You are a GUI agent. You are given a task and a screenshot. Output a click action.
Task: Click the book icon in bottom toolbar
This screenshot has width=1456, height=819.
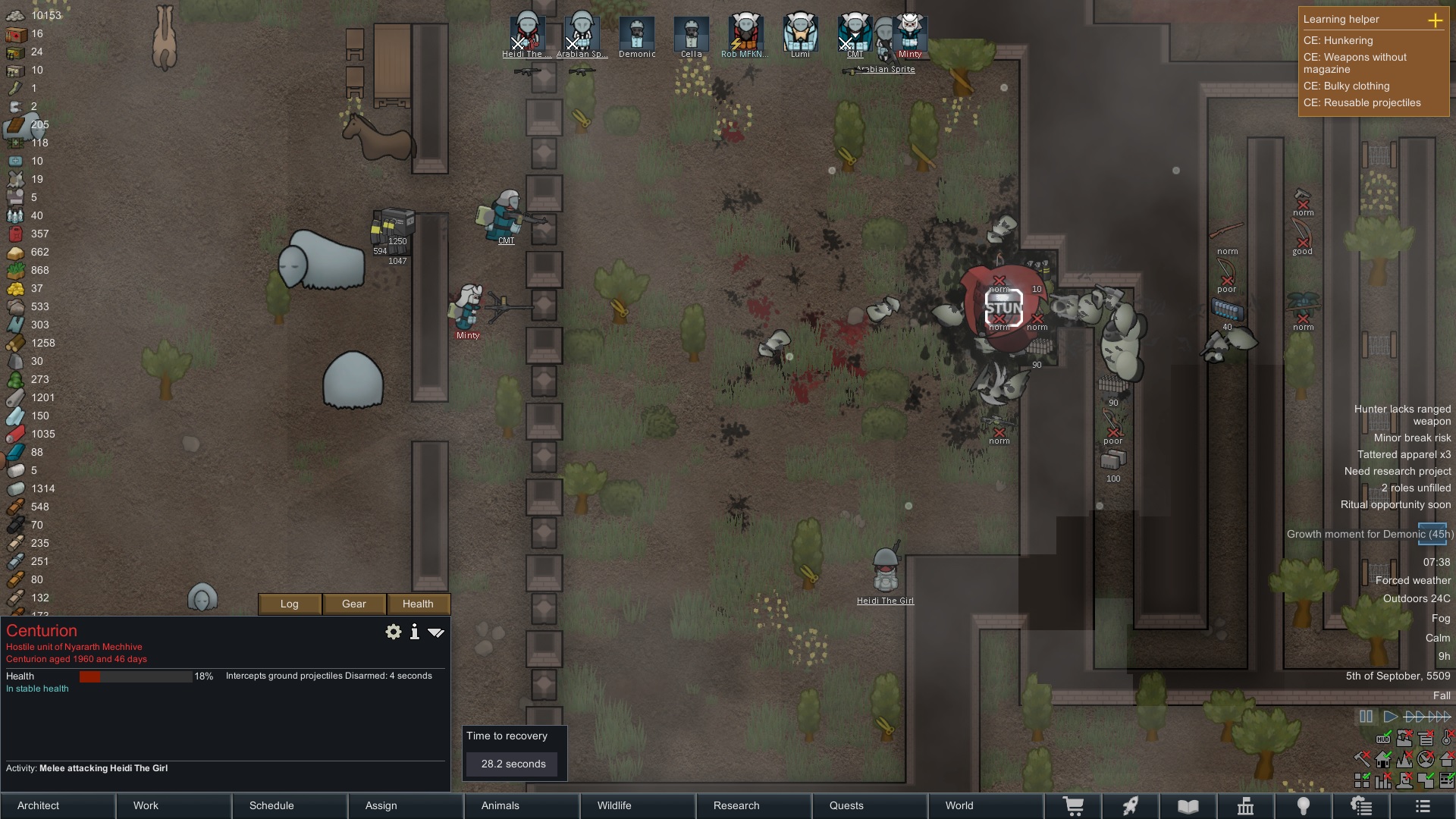pos(1188,805)
